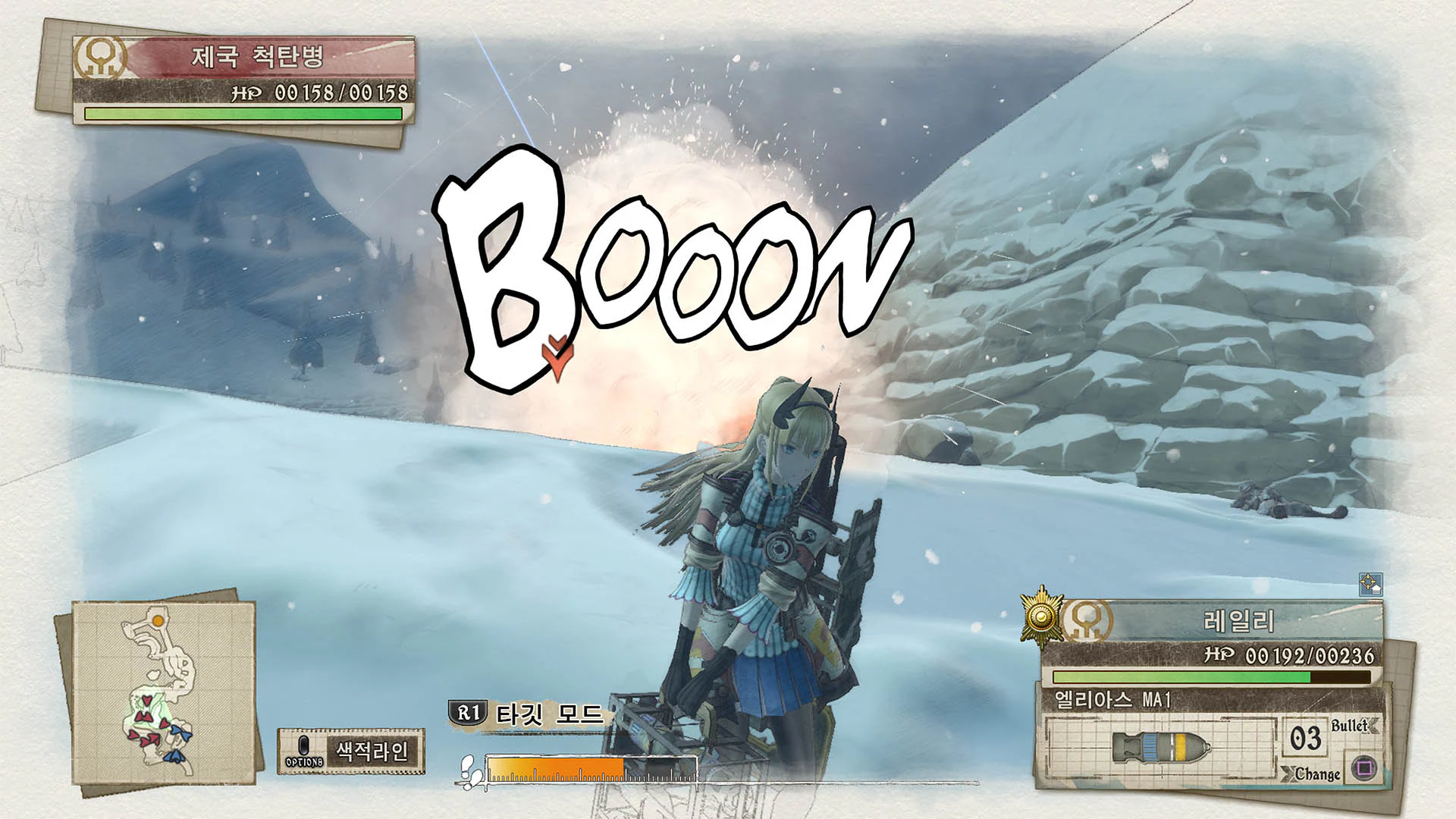
Task: Open the 제국 척탄병 enemy nameplate
Action: pyautogui.click(x=258, y=55)
